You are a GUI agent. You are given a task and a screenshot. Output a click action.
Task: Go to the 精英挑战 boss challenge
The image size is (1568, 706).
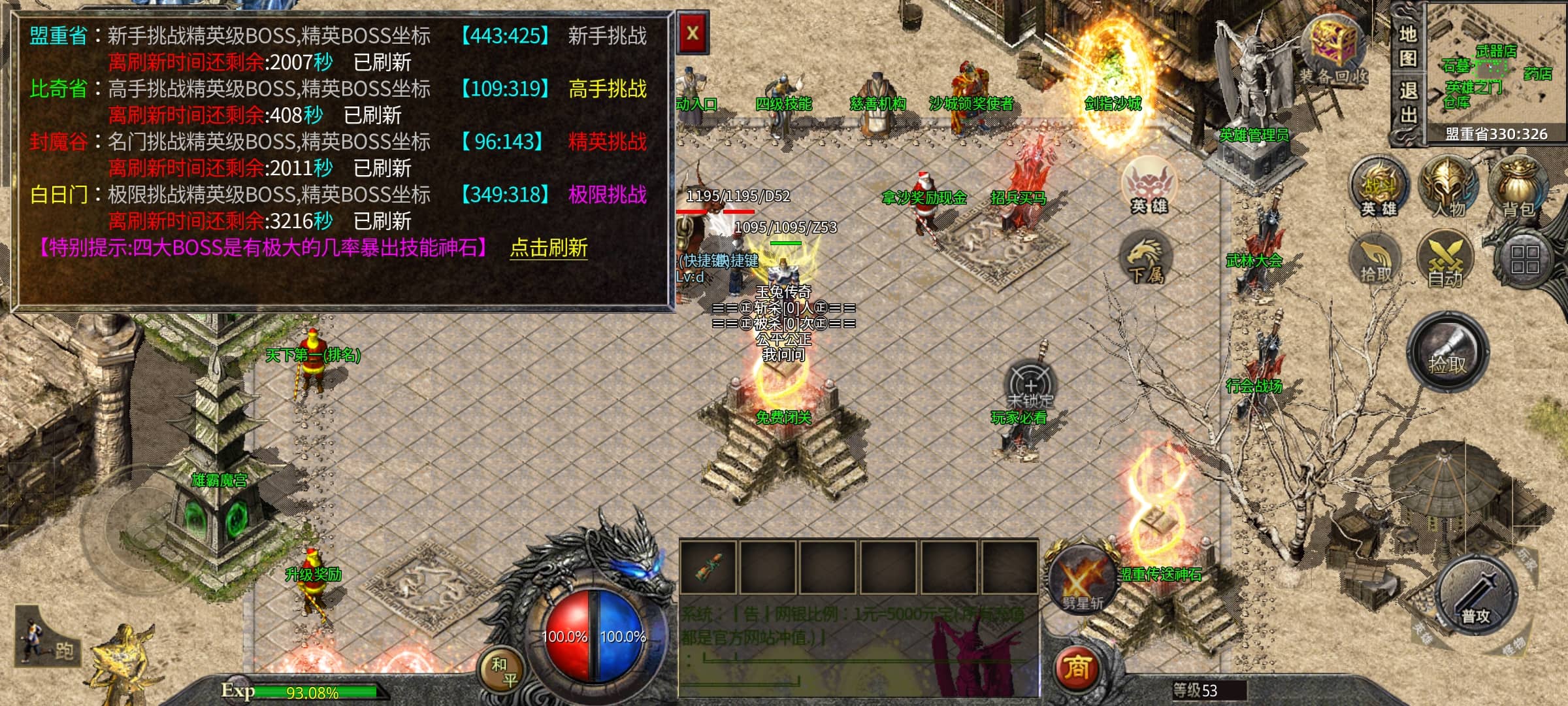click(x=607, y=141)
